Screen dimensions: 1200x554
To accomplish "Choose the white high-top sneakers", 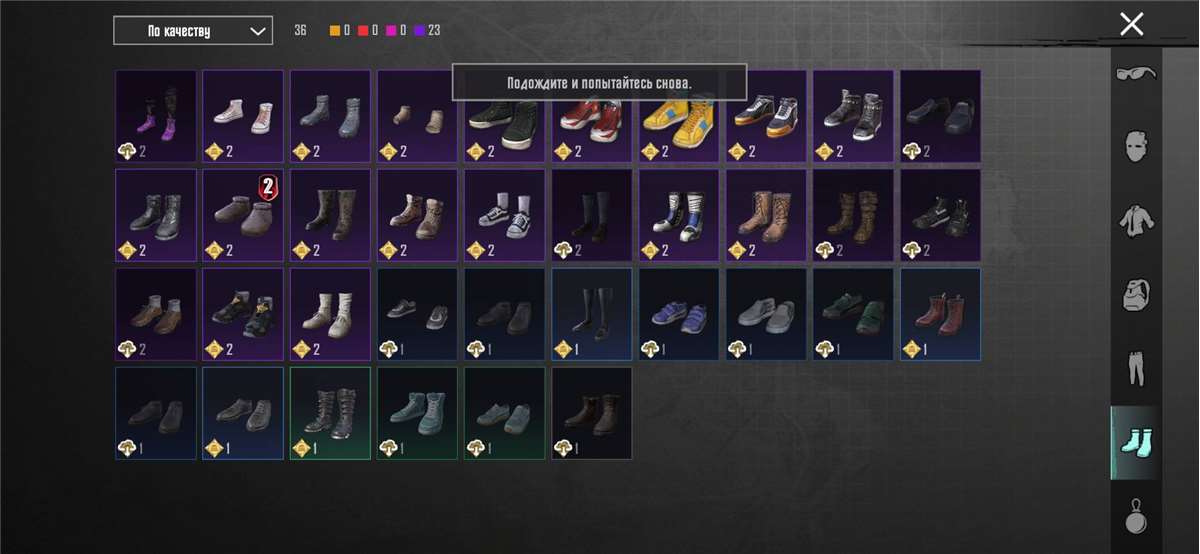I will pos(243,116).
